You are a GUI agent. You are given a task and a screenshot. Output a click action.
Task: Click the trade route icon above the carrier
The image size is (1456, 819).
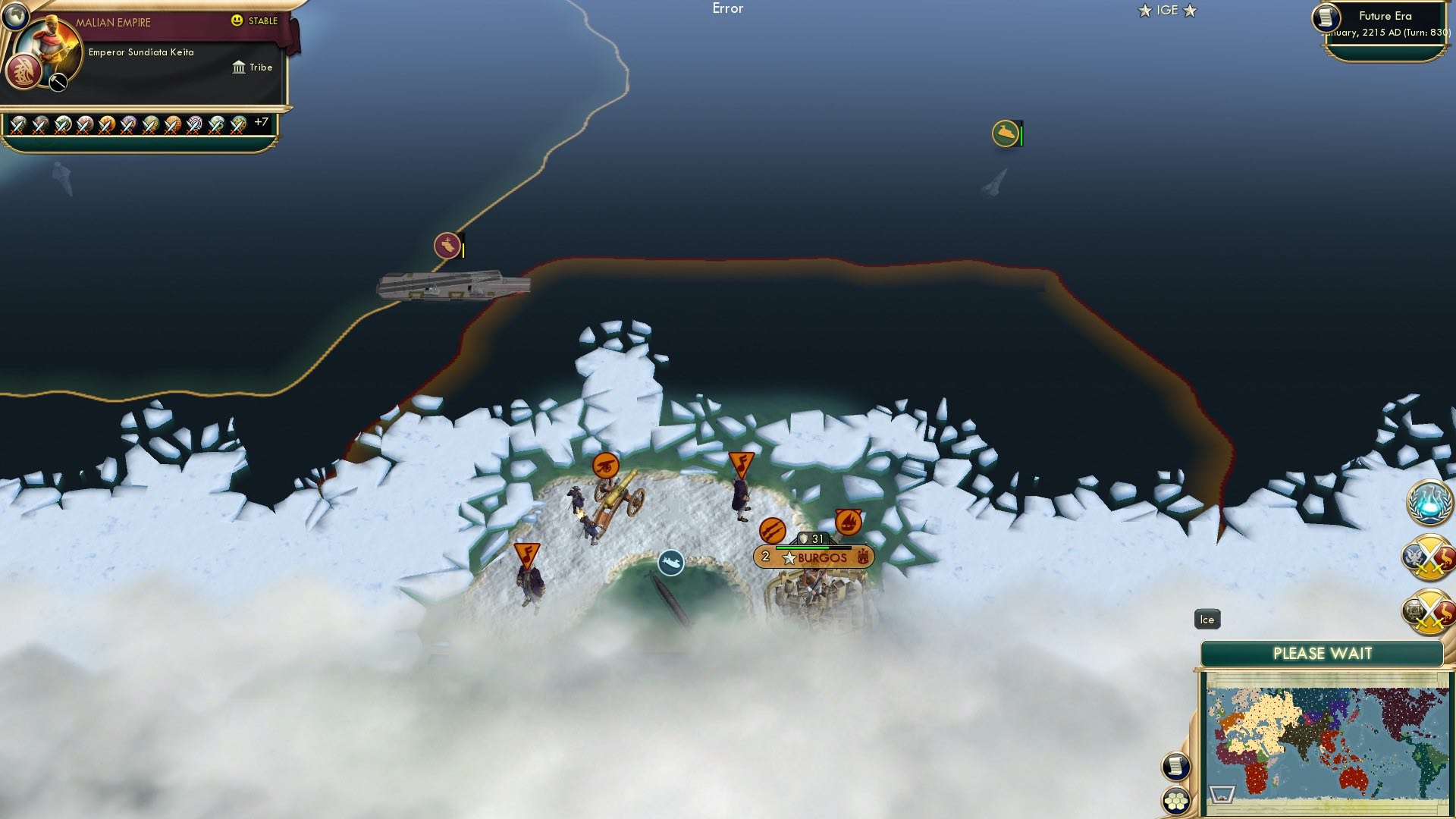[447, 246]
